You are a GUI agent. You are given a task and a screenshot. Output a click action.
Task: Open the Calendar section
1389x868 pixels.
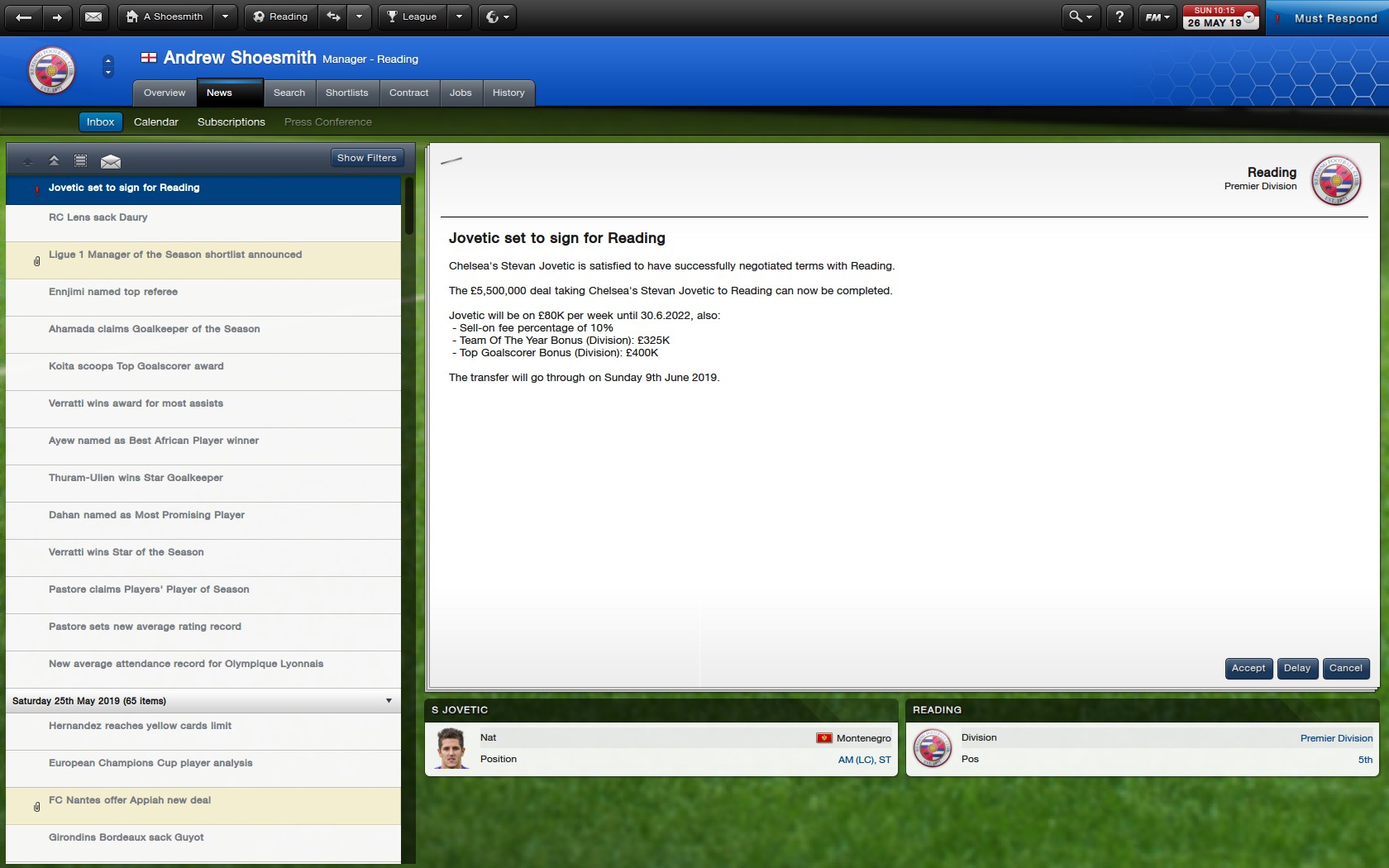(156, 122)
